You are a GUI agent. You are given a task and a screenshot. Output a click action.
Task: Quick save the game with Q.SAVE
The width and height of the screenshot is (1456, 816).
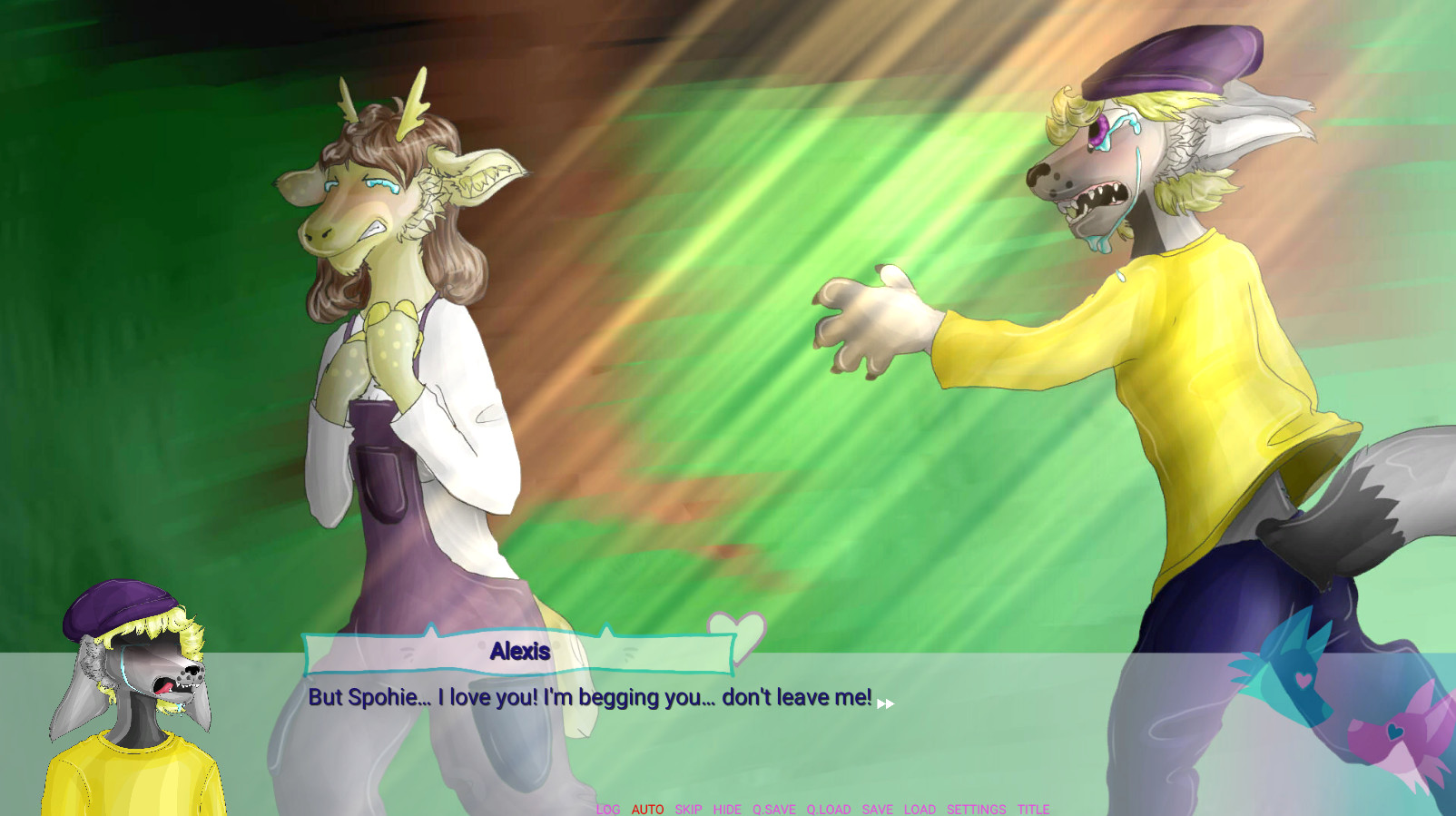773,809
